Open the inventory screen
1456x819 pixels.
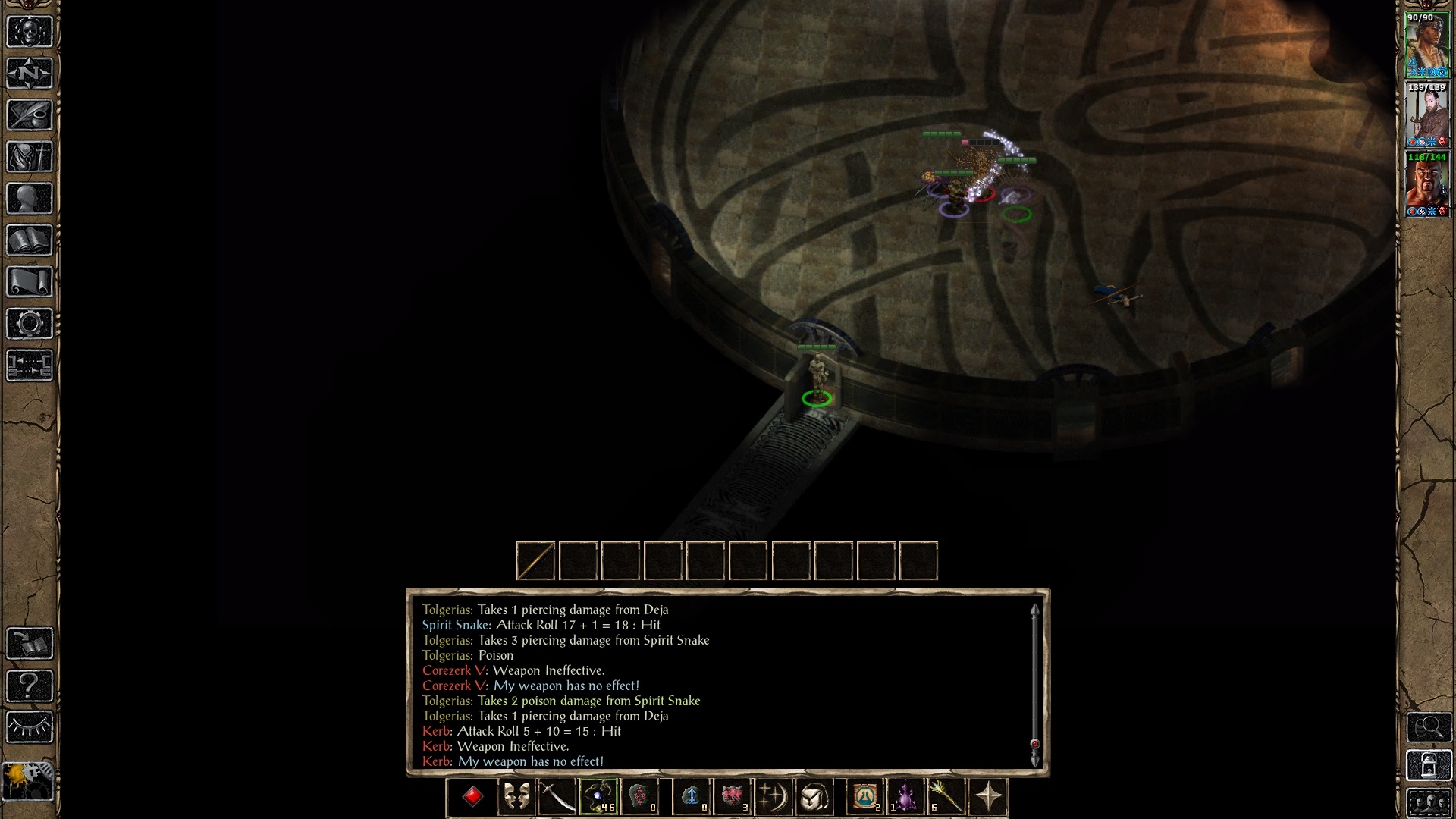(30, 157)
